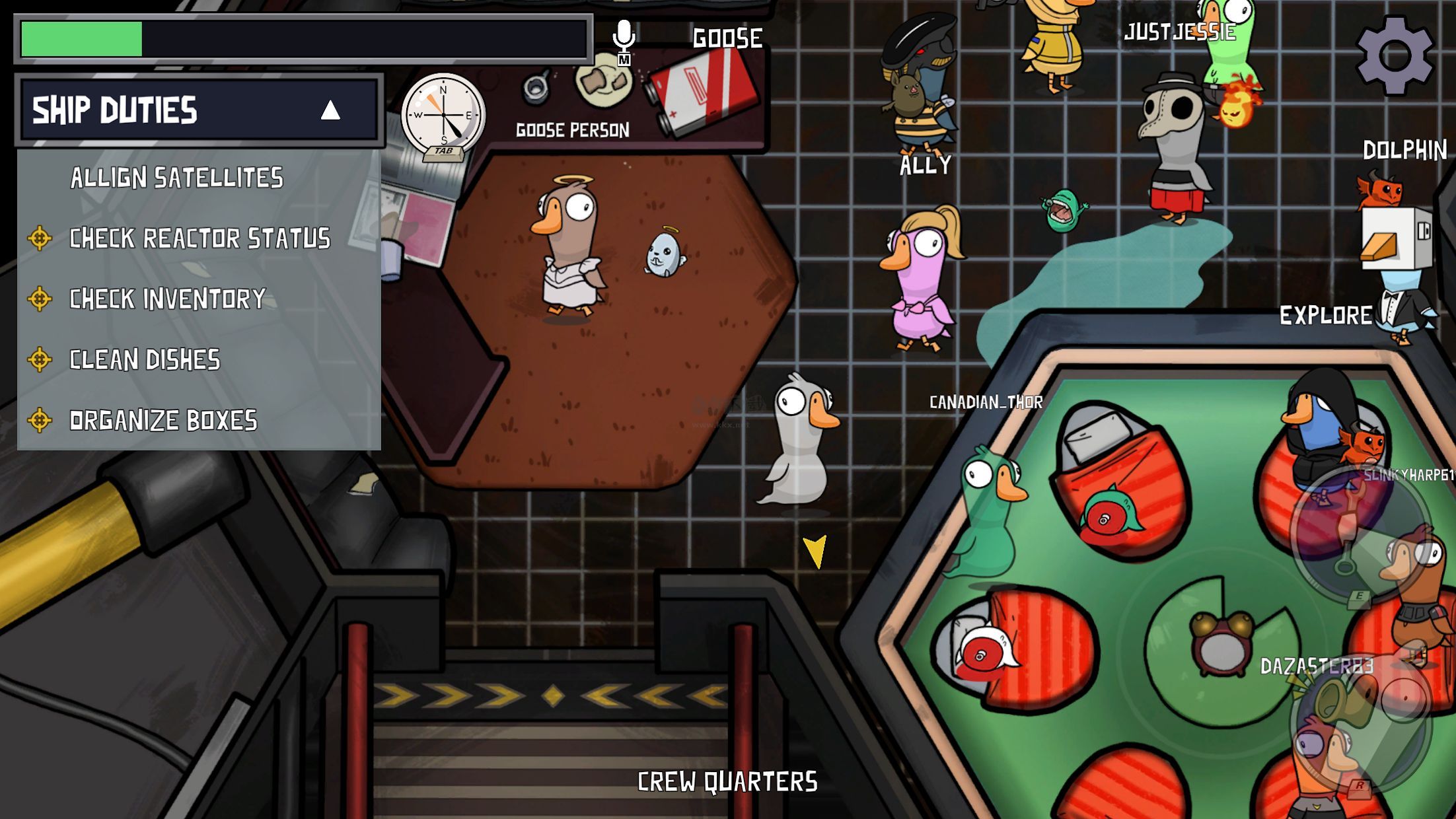Choose the Check Inventory duty
1456x819 pixels.
167,299
